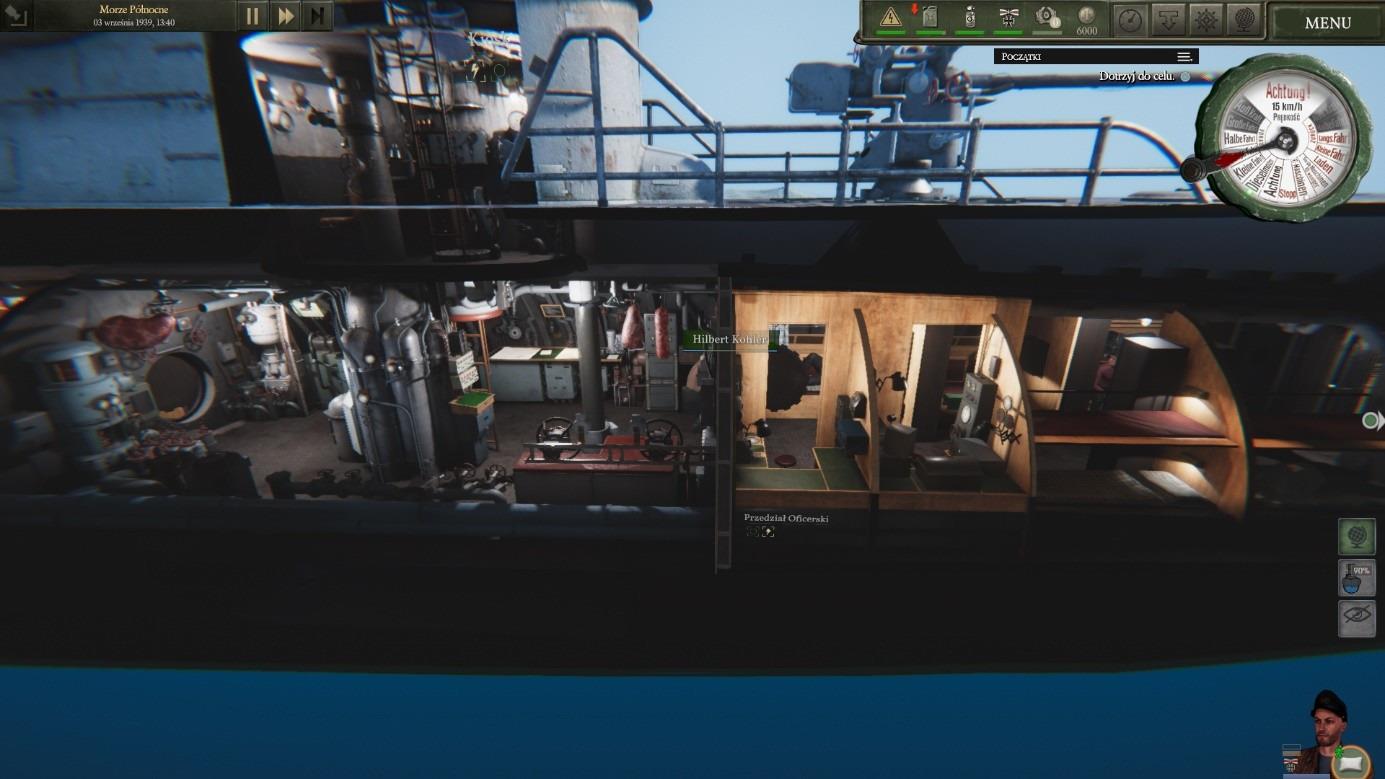The image size is (1385, 779).
Task: Open the Iron Cross medal indicator
Action: pos(1008,16)
